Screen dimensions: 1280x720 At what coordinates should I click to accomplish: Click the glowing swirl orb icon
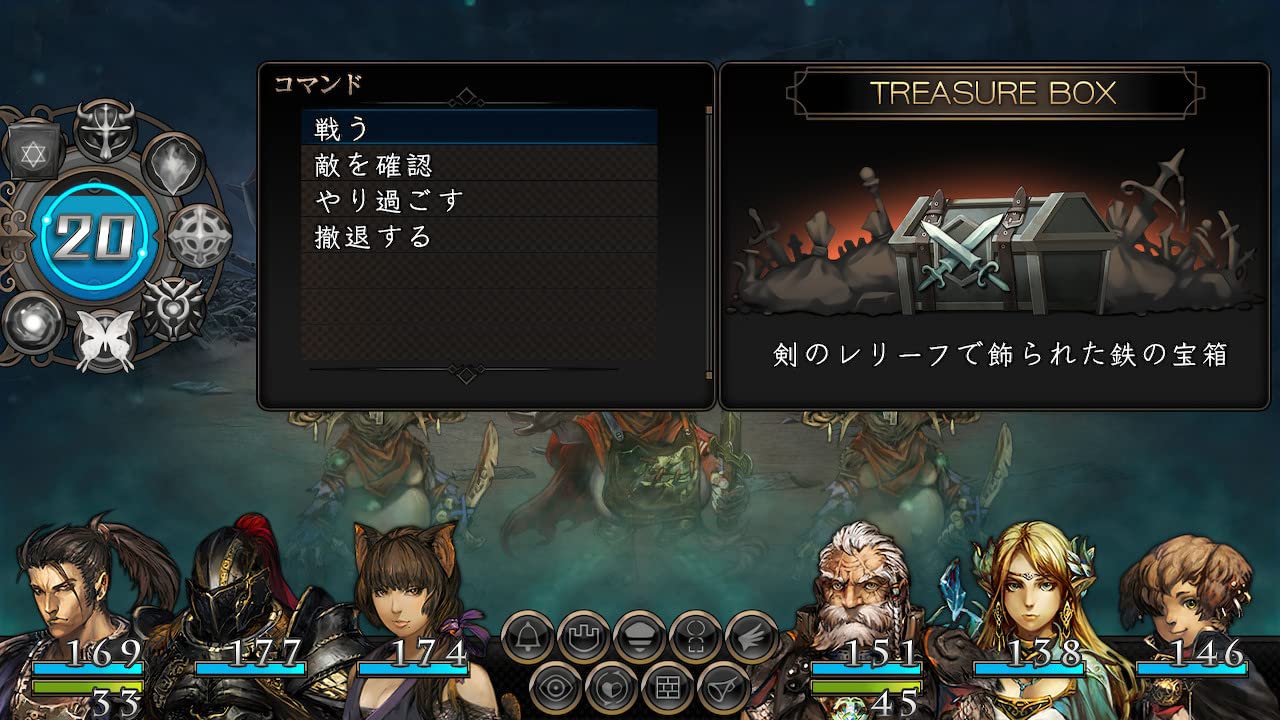(34, 322)
